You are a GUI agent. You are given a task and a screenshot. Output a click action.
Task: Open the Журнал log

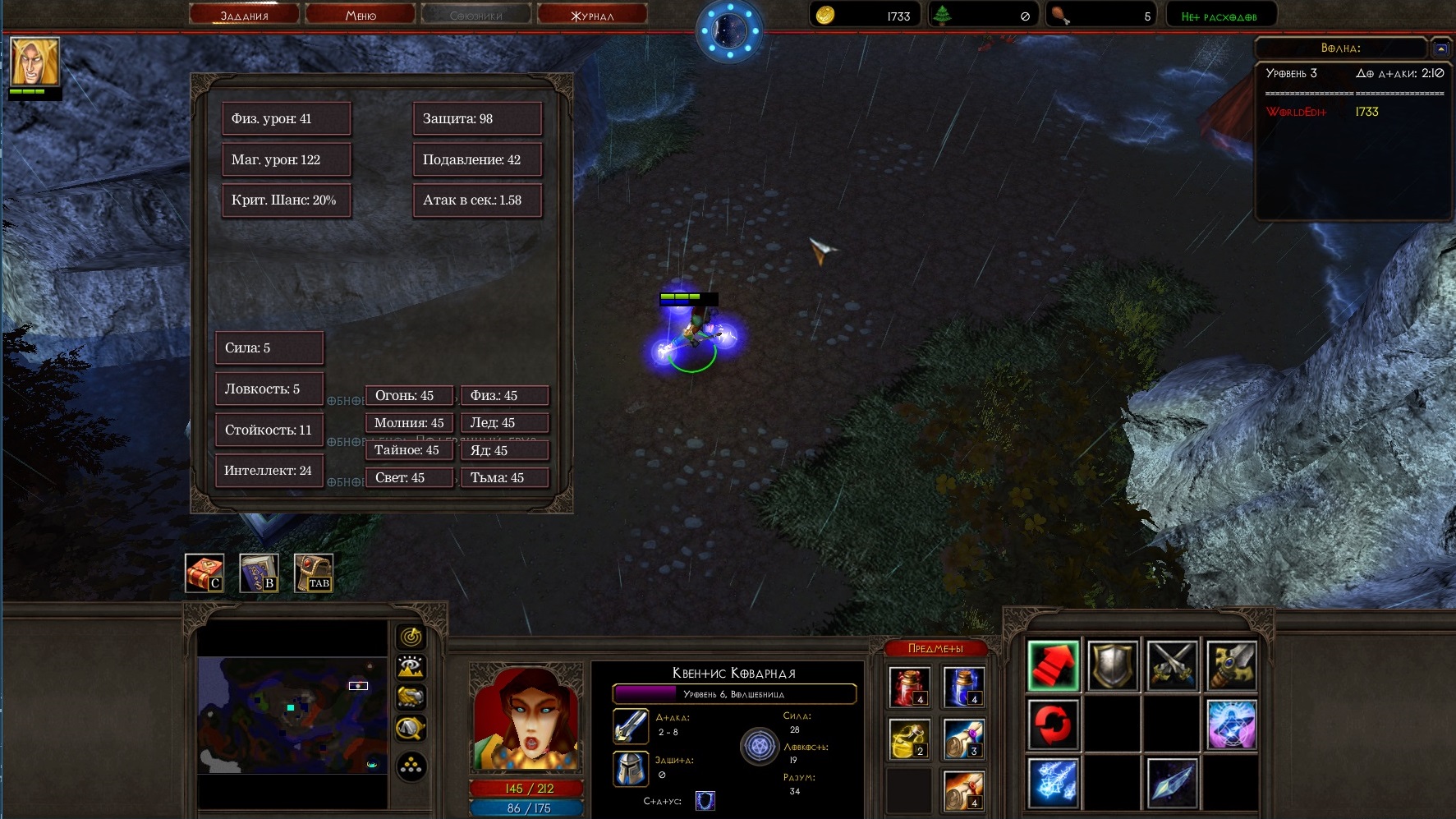(592, 15)
